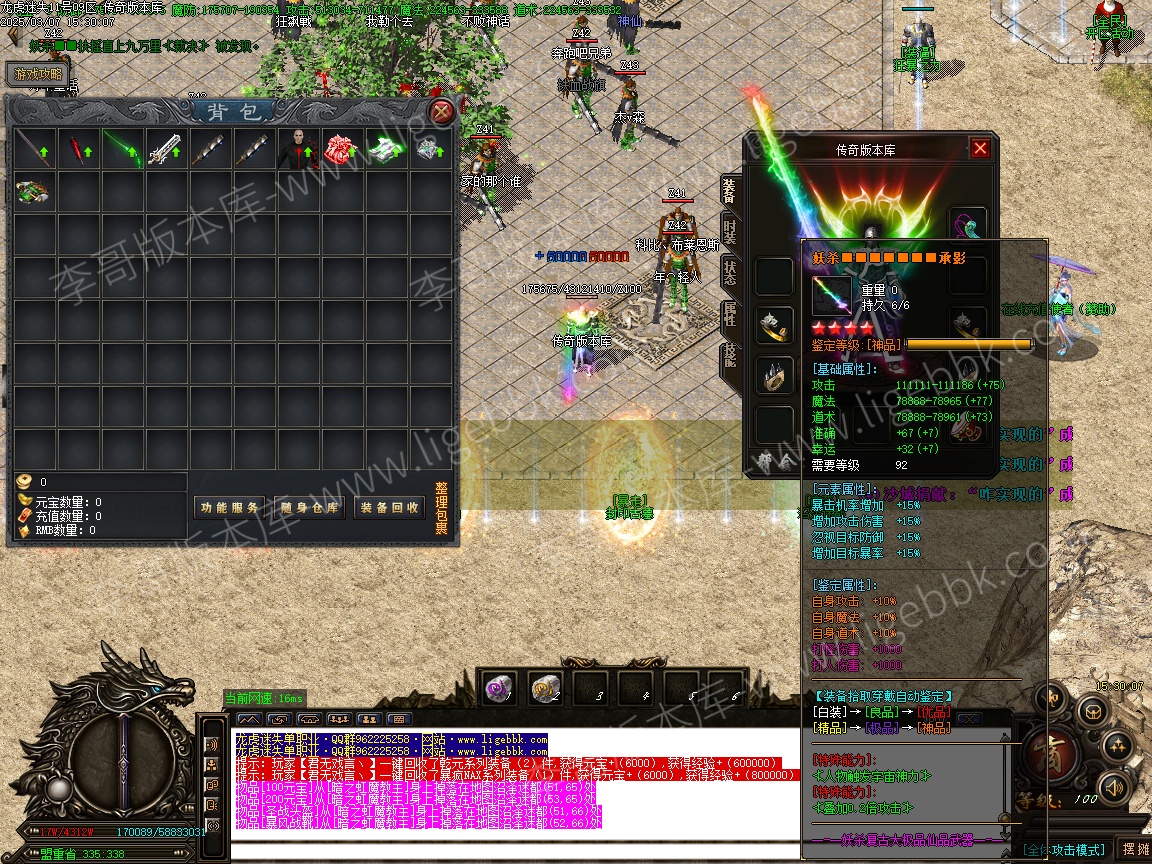Select the red armor item in the bag
The width and height of the screenshot is (1152, 864).
coord(342,149)
